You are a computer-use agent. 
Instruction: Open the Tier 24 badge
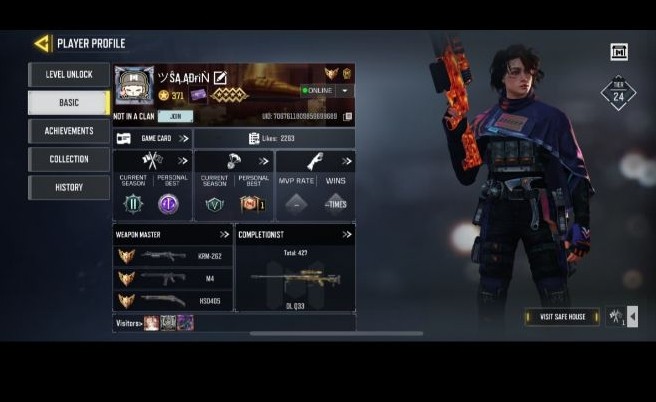point(617,95)
